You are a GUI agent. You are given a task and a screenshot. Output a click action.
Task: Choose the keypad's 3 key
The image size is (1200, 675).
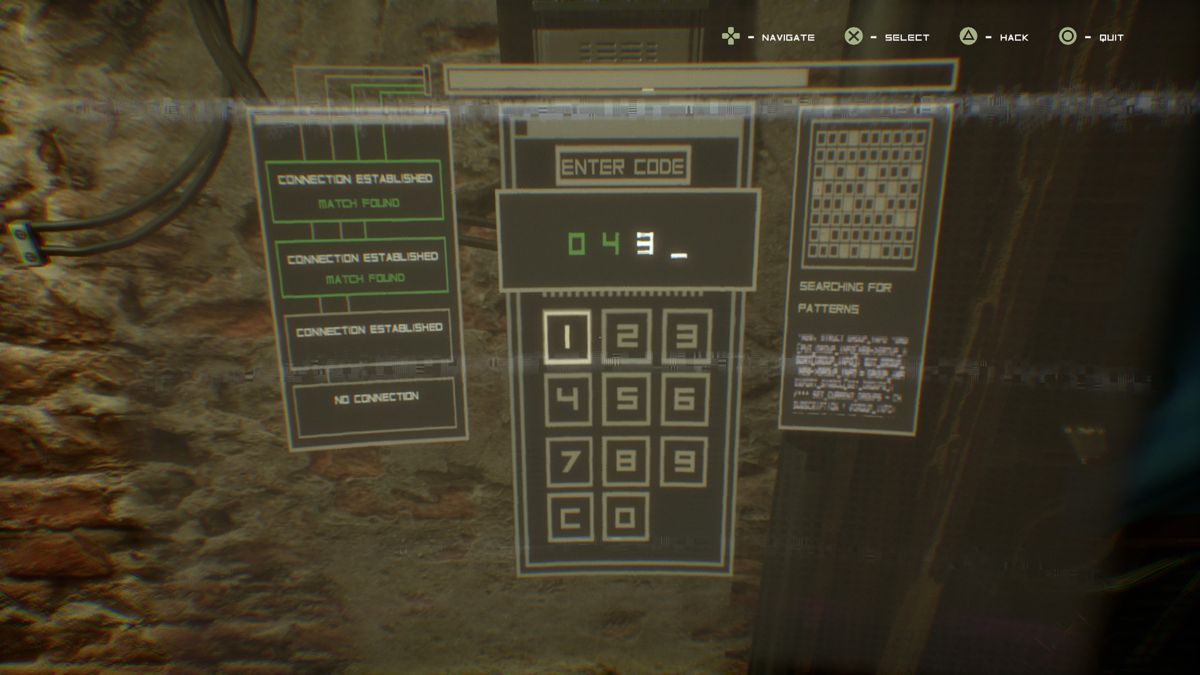[x=686, y=336]
